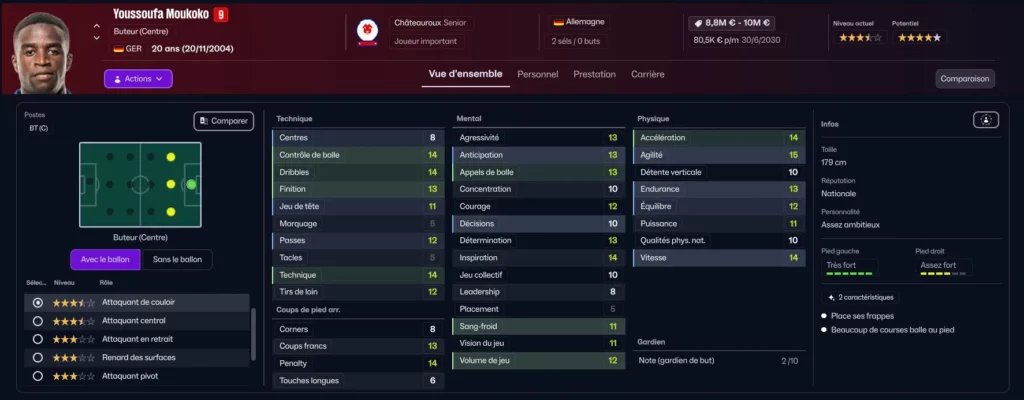1024x400 pixels.
Task: Open the Actions dropdown menu
Action: pos(138,78)
